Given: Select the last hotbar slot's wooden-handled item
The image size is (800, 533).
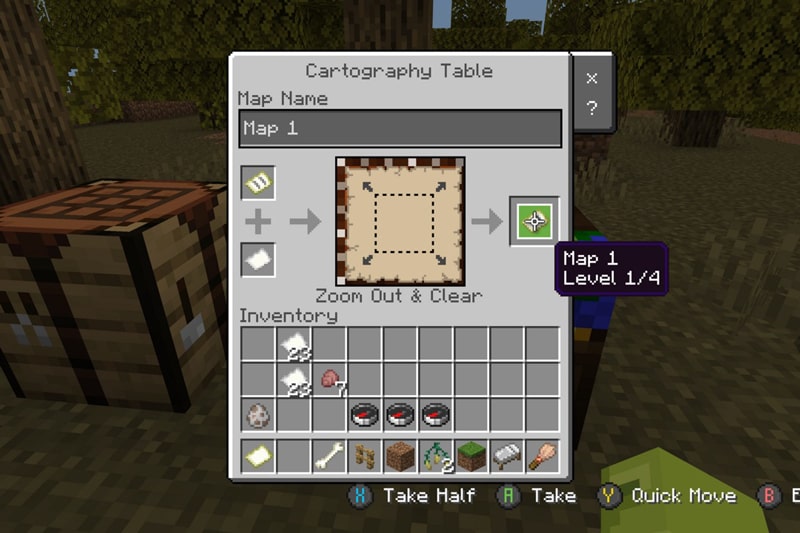Looking at the screenshot, I should (x=543, y=457).
